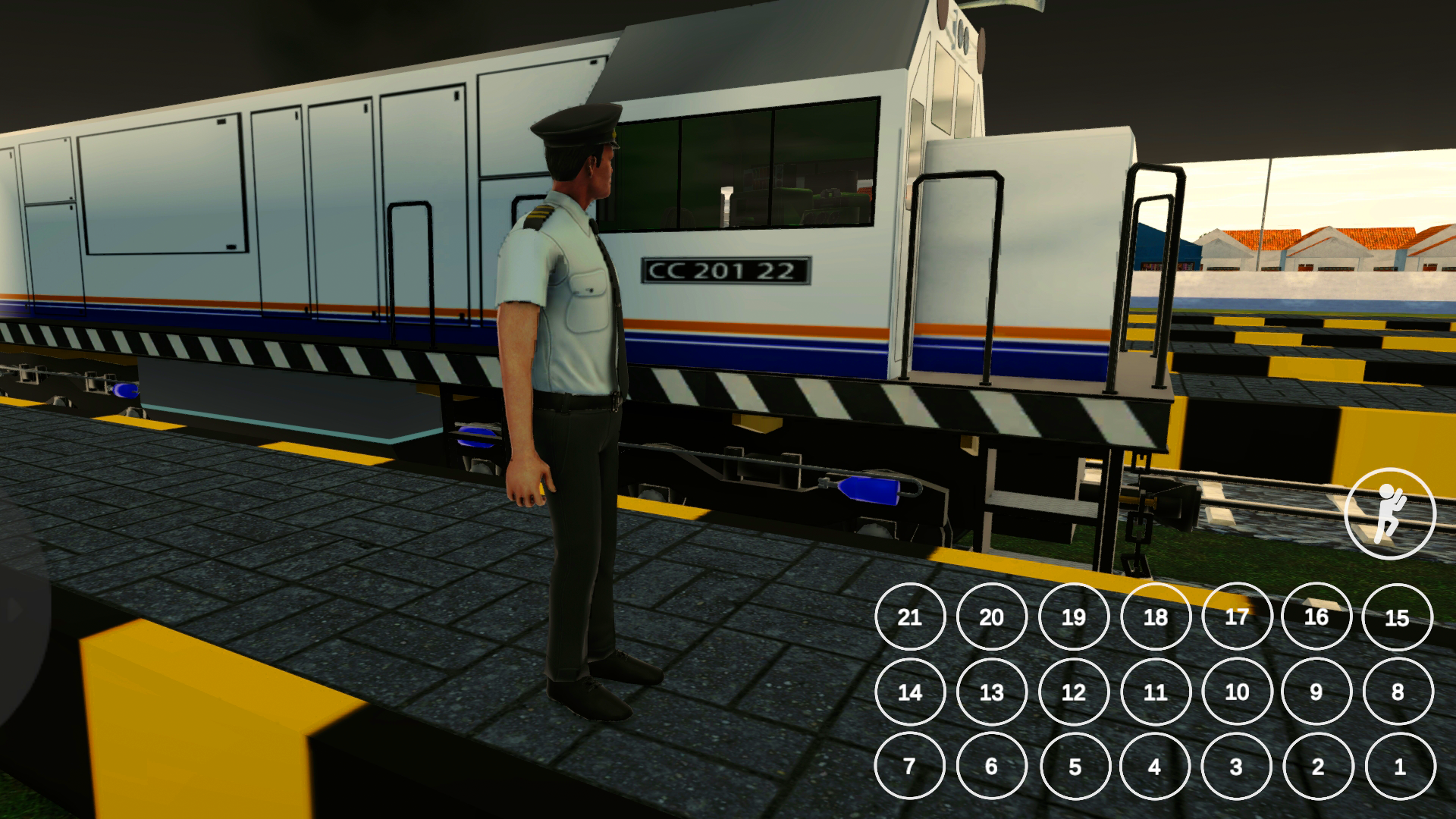
Task: Click the circle numbered 6
Action: point(992,766)
